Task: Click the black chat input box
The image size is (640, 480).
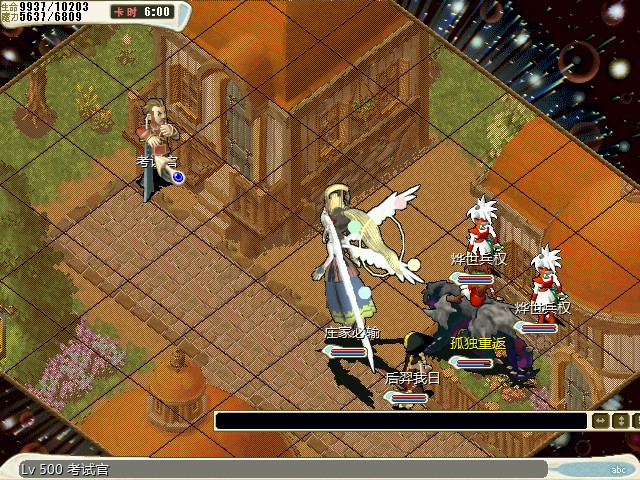Action: click(x=400, y=421)
